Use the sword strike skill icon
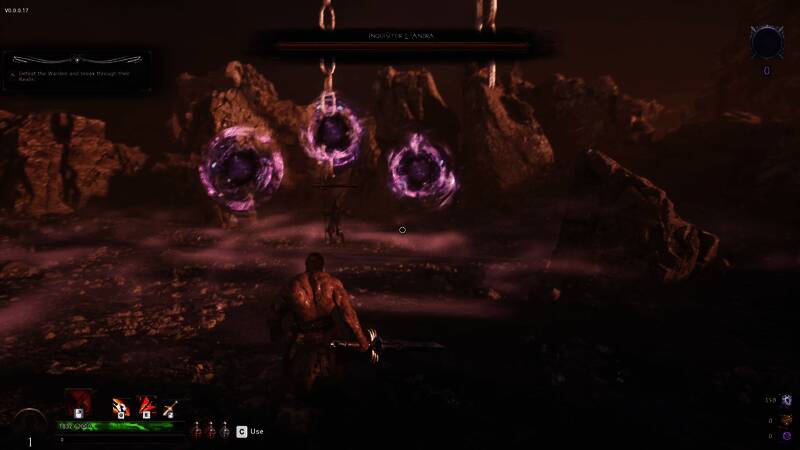The image size is (800, 450). point(169,405)
